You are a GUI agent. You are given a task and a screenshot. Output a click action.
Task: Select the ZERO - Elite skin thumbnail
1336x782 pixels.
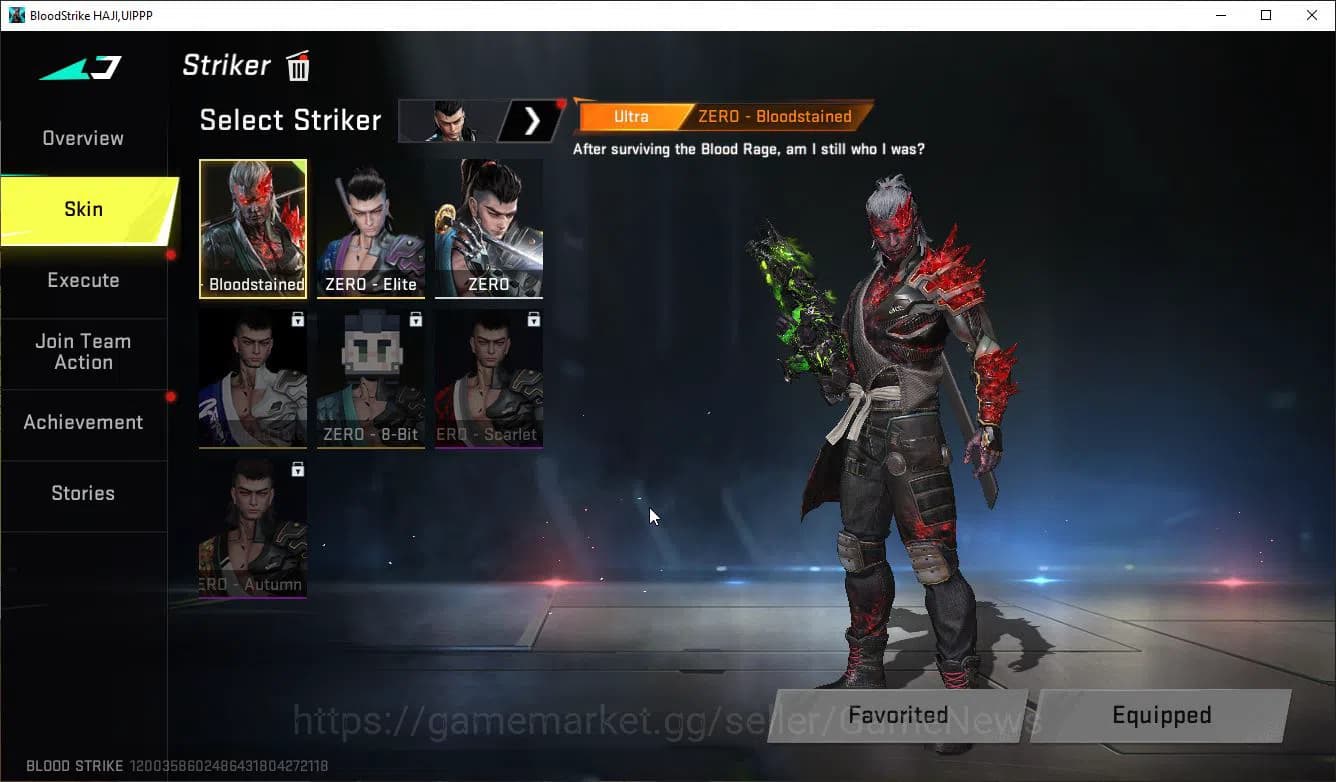[x=370, y=228]
